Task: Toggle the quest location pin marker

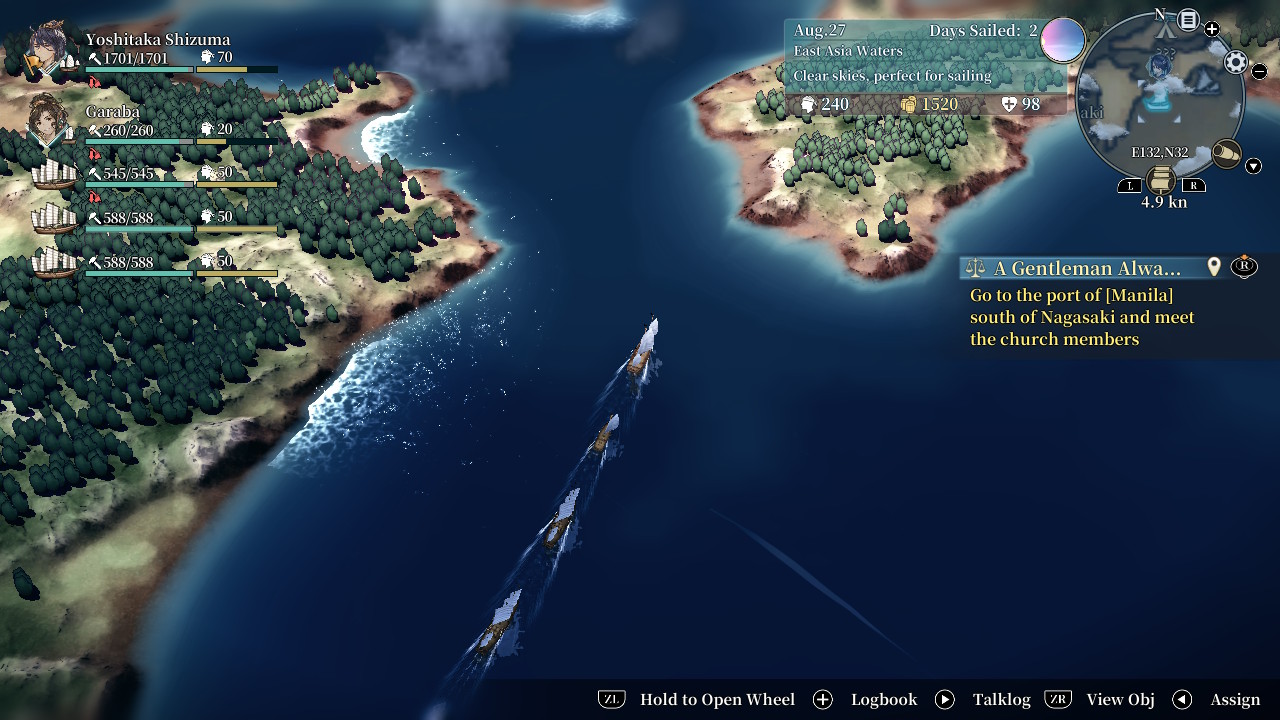Action: tap(1213, 267)
